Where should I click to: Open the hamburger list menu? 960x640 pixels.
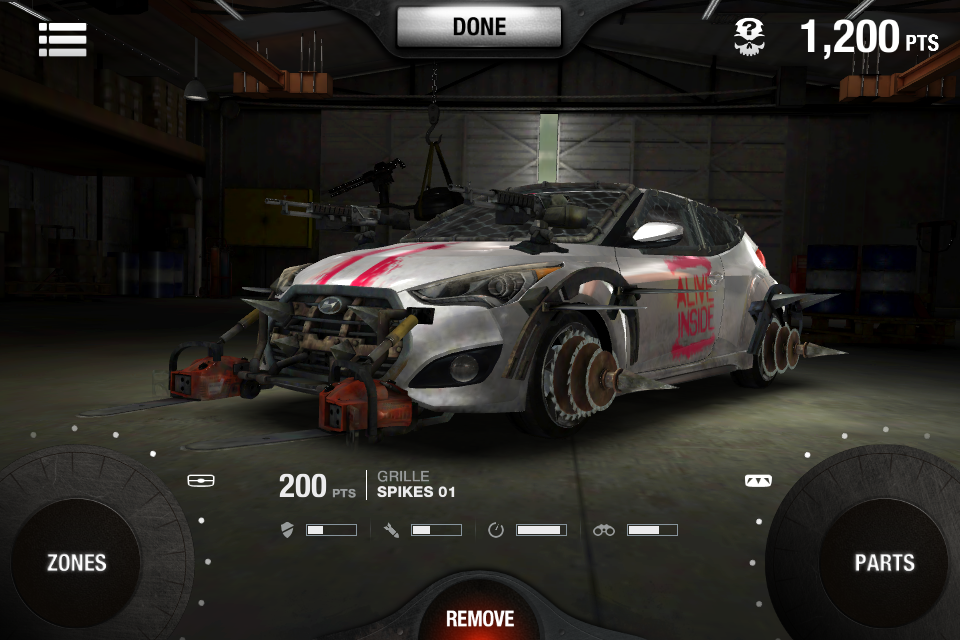click(62, 38)
